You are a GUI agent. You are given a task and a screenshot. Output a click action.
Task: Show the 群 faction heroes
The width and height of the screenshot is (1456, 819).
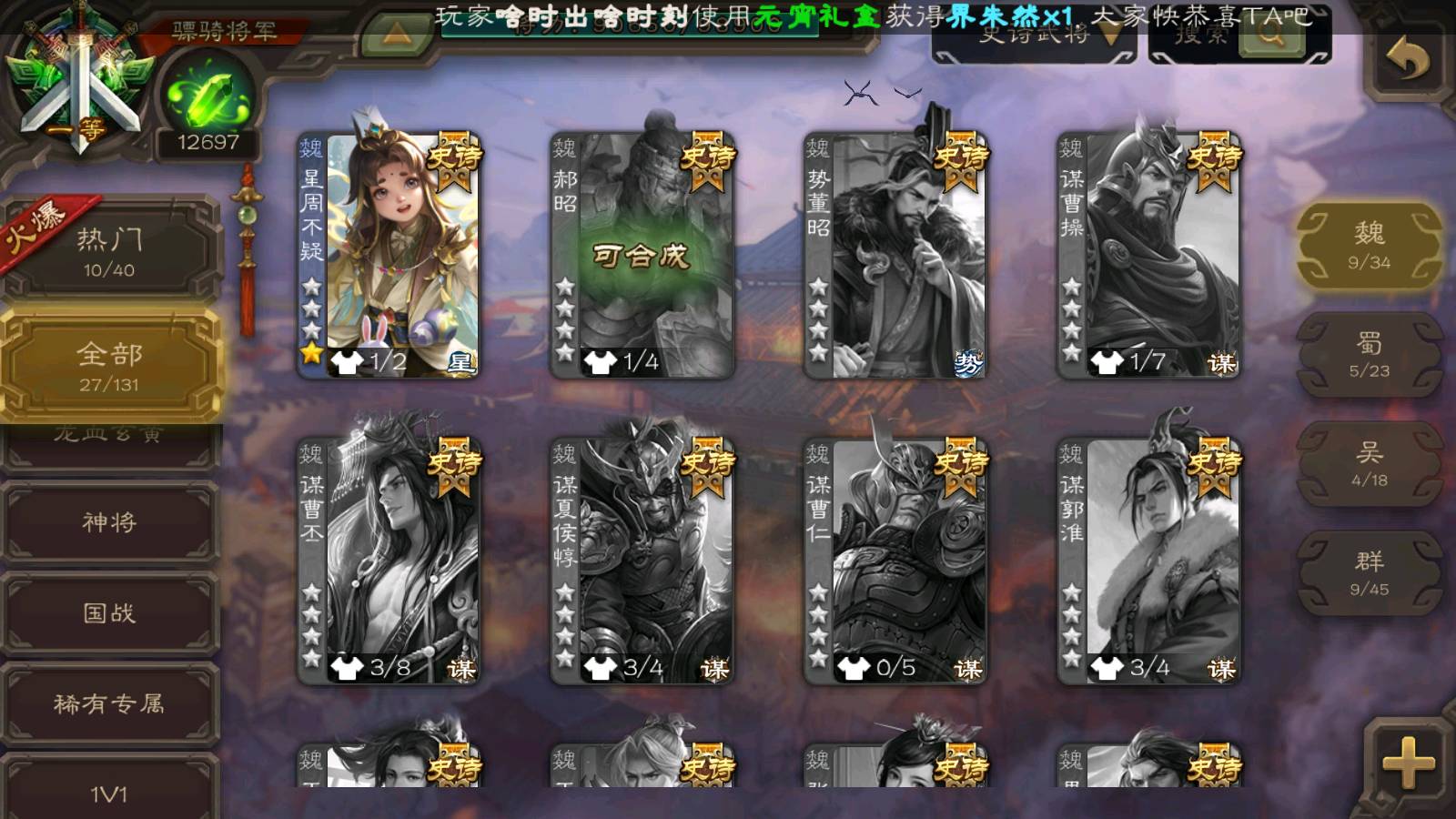coord(1369,573)
